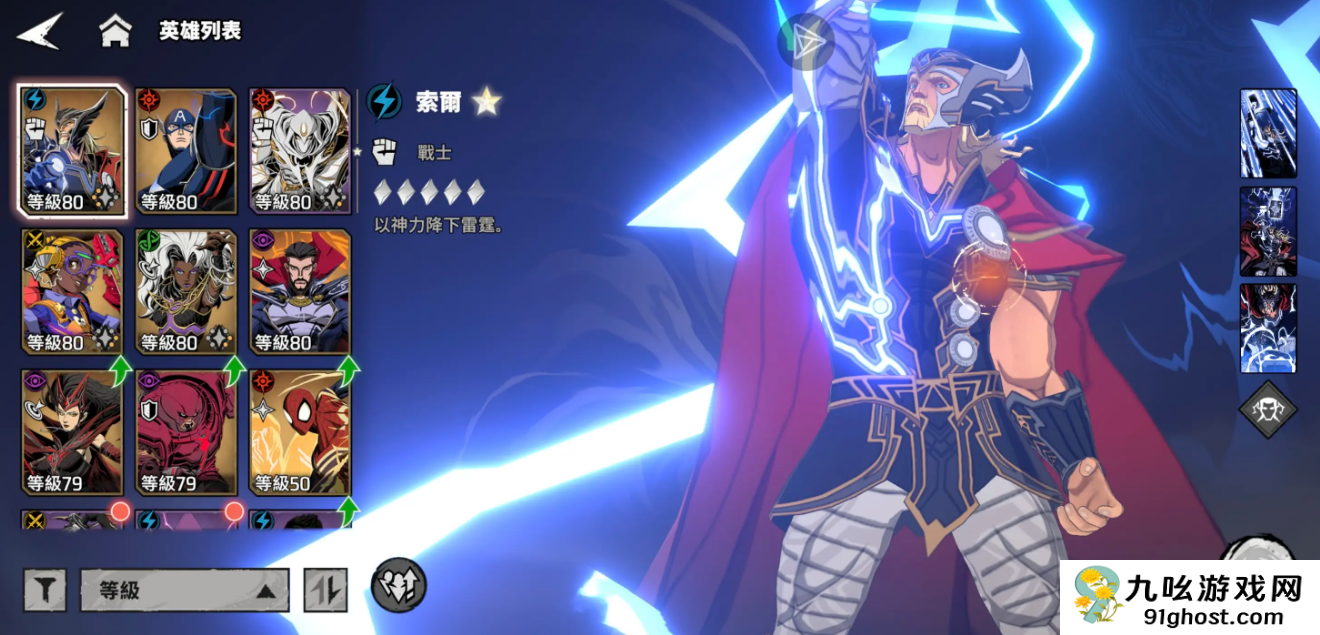Select the Spider-Man level 50 card

pyautogui.click(x=300, y=432)
